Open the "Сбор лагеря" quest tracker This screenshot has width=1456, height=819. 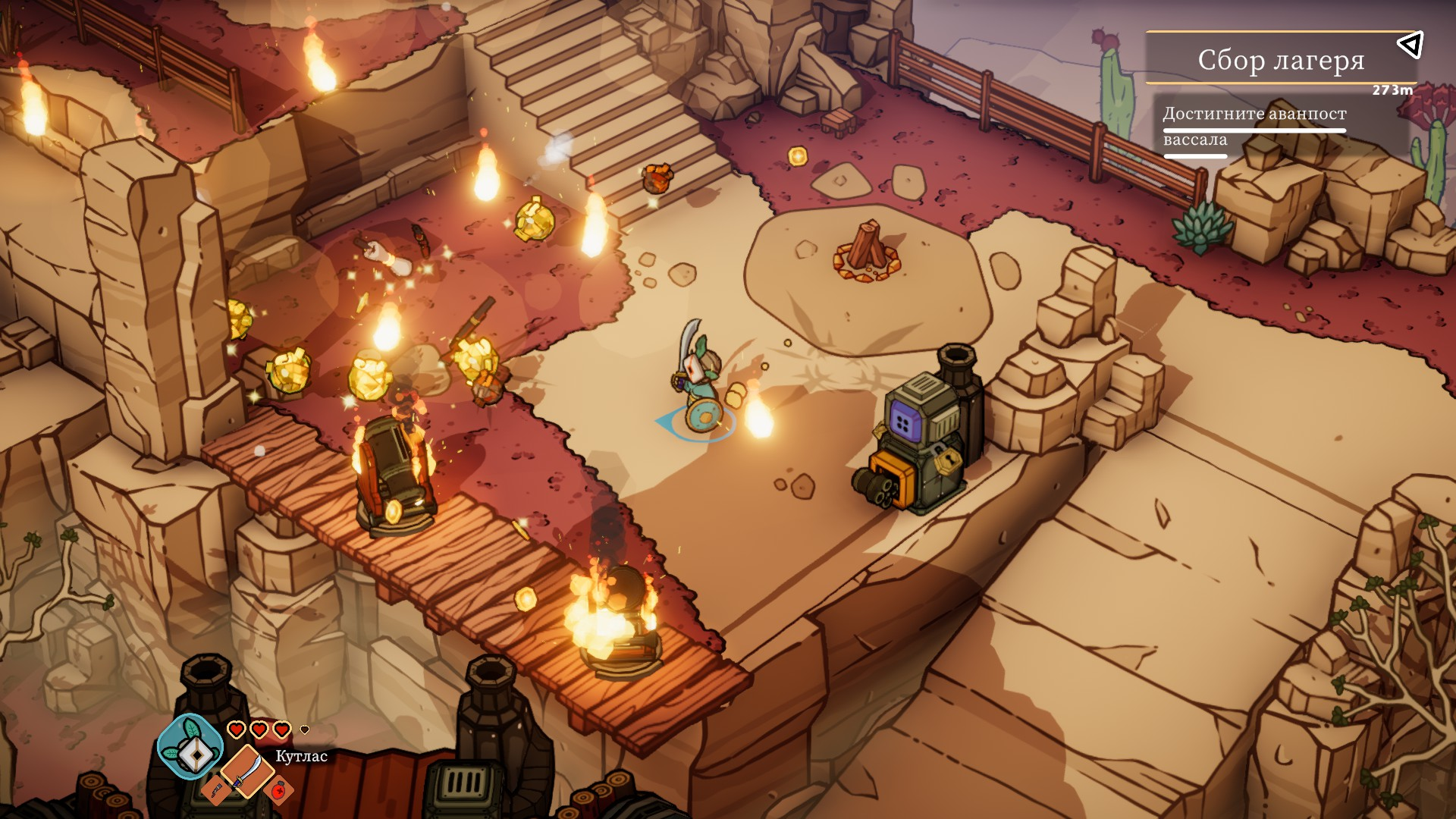(1280, 59)
